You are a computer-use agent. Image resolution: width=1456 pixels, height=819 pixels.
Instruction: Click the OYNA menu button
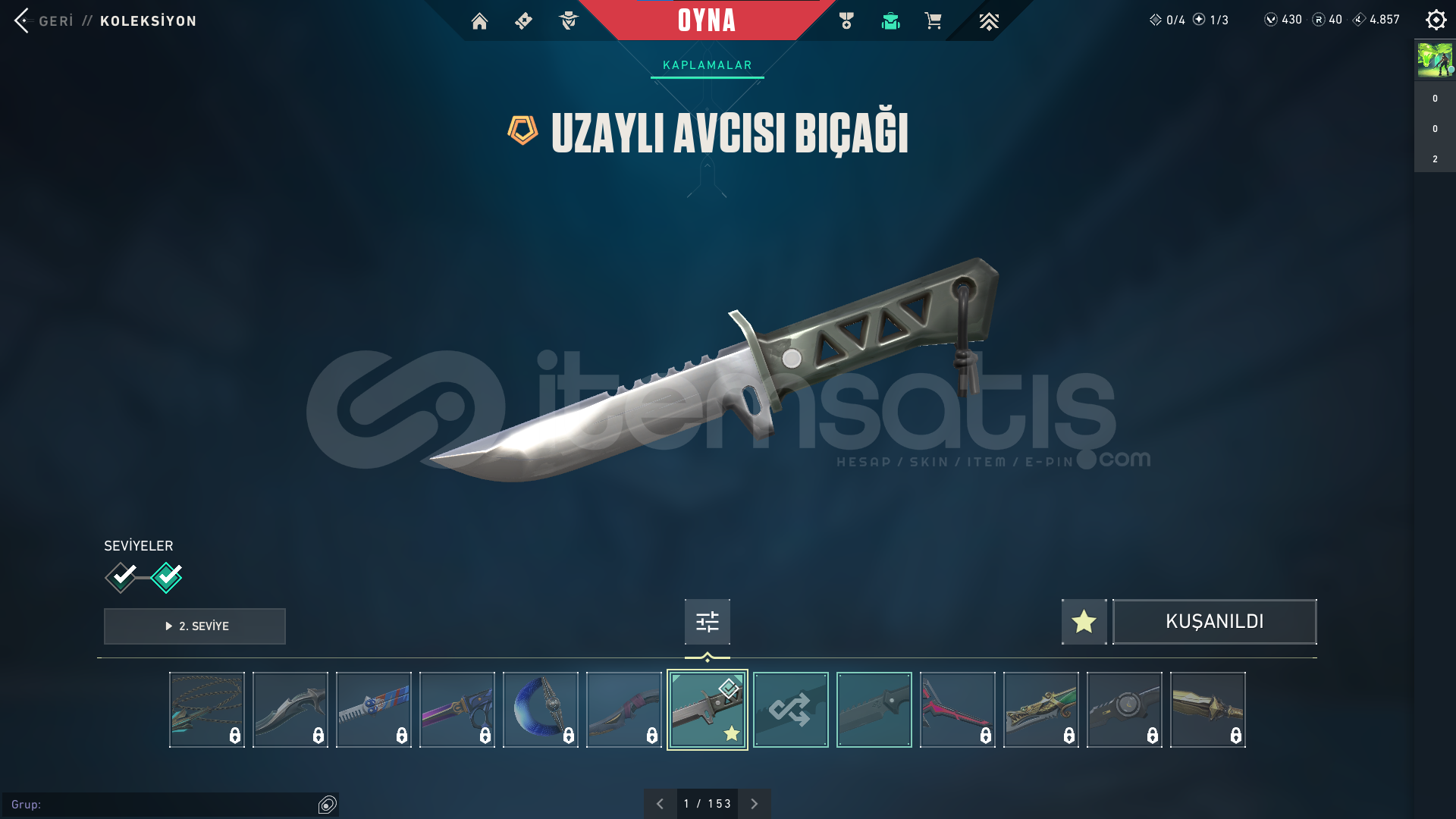pyautogui.click(x=707, y=21)
